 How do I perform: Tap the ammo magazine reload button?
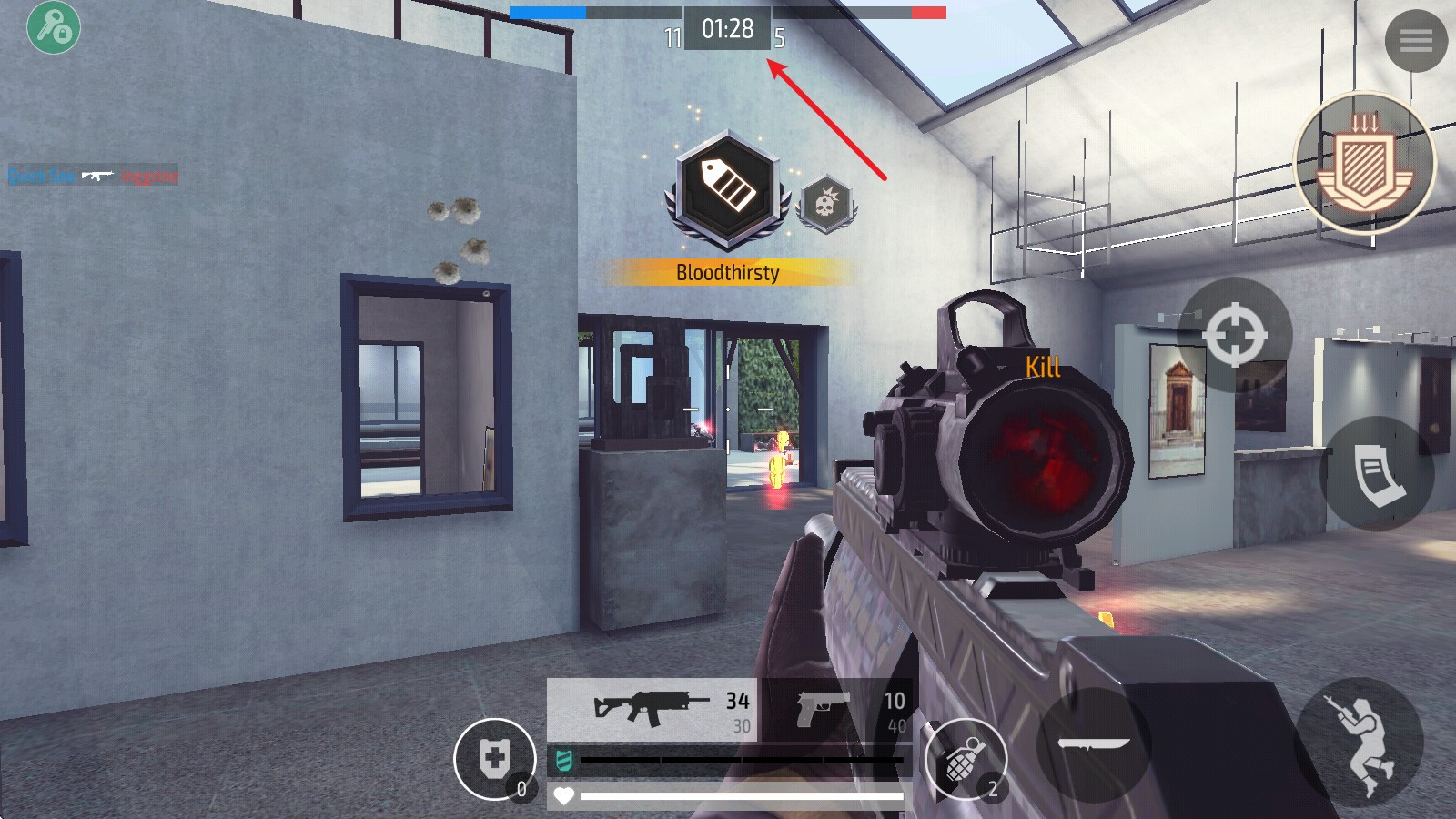[x=1377, y=473]
